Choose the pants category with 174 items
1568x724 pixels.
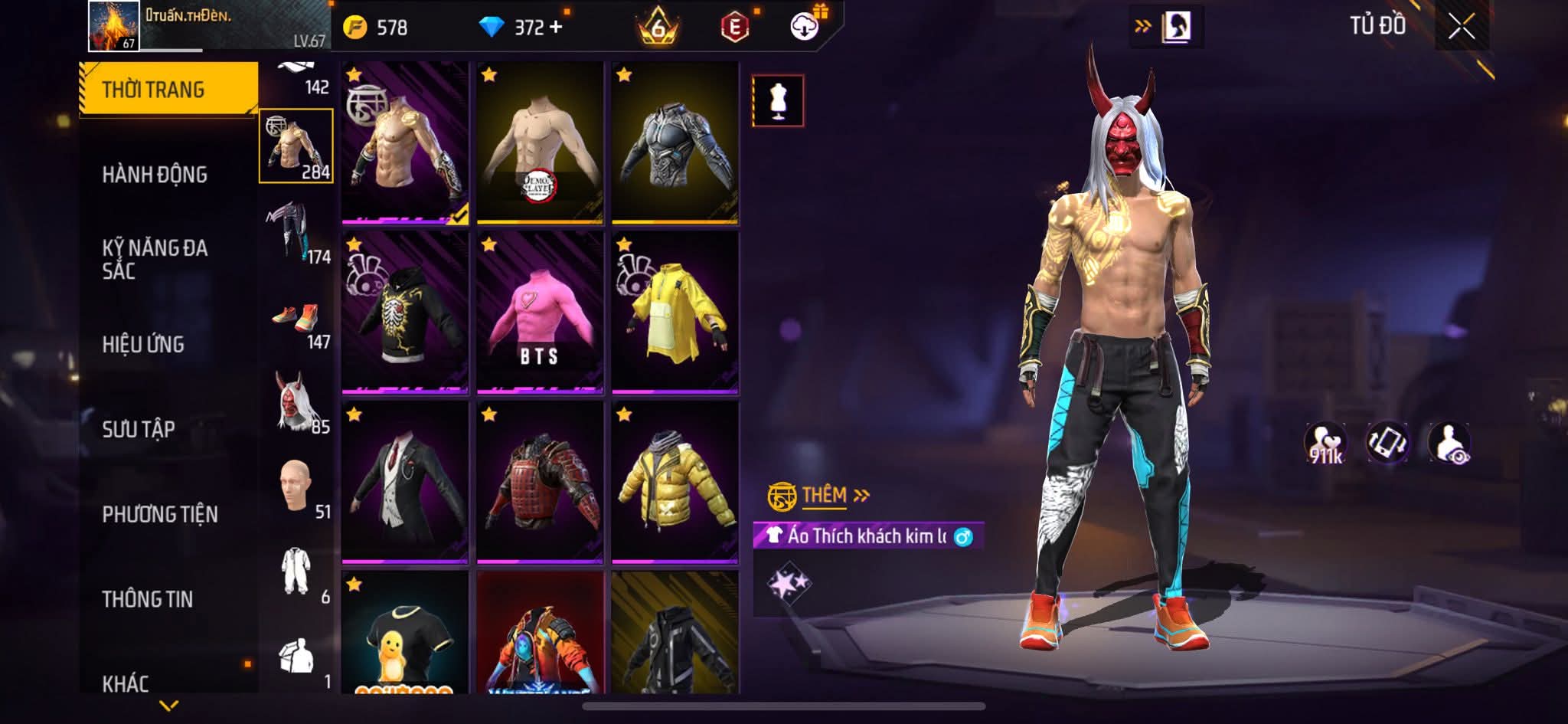pyautogui.click(x=296, y=231)
